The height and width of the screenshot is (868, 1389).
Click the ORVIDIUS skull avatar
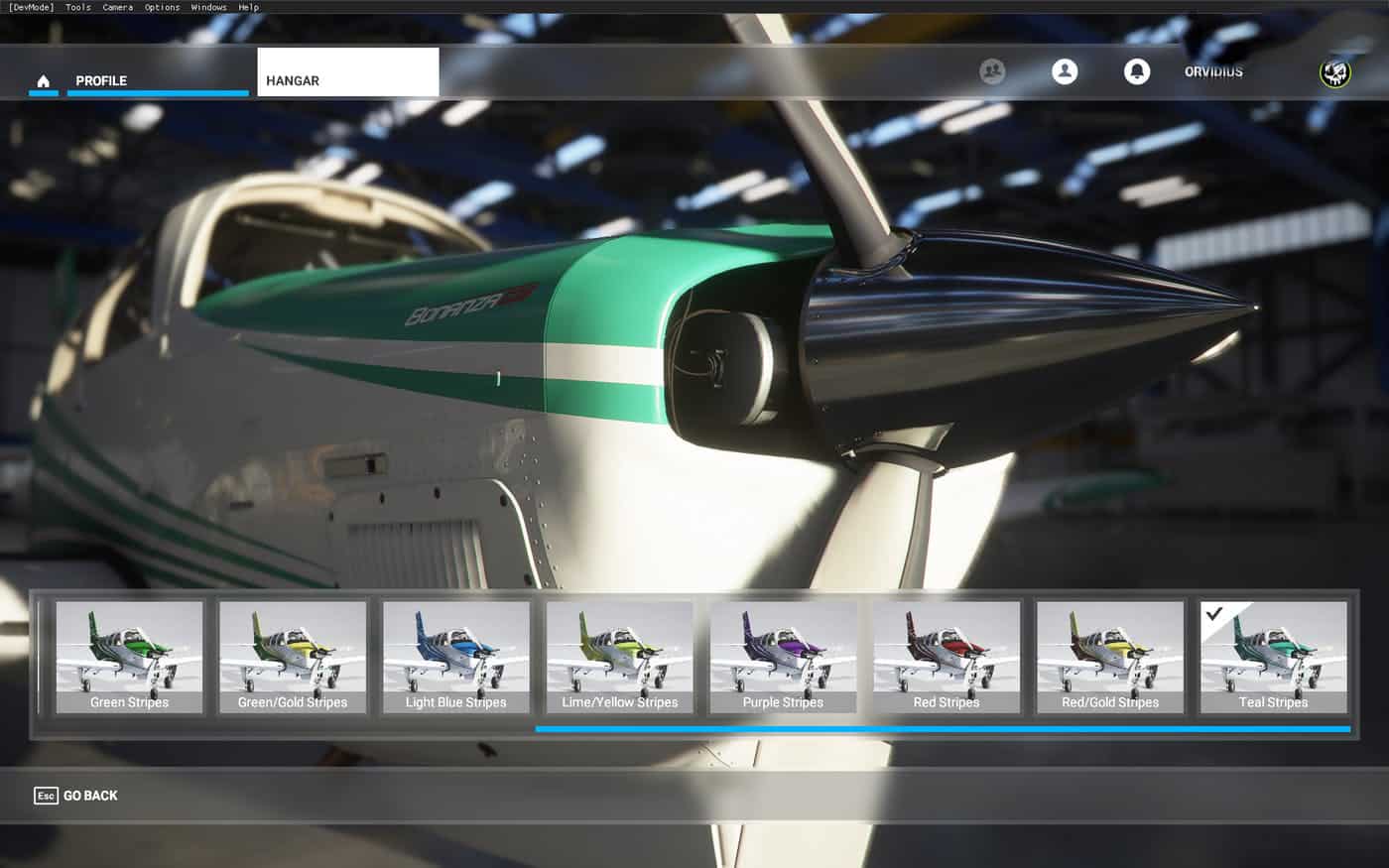point(1335,72)
